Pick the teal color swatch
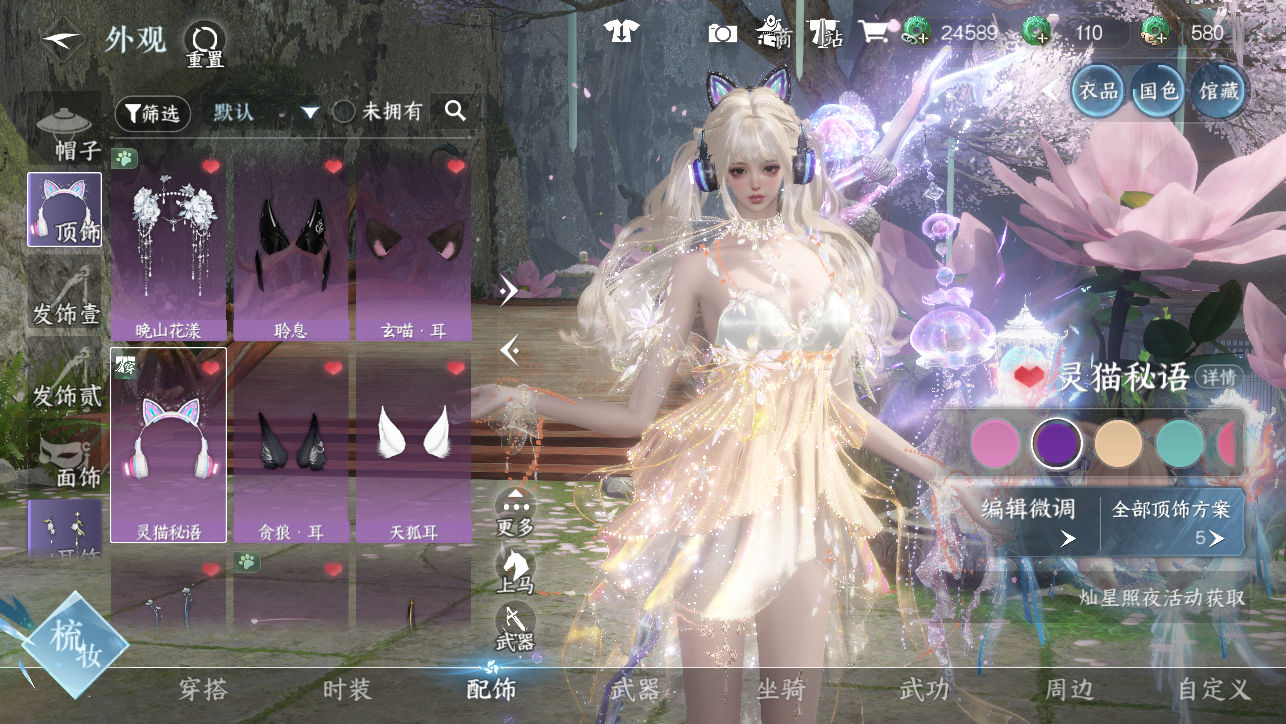The image size is (1286, 724). [x=1180, y=443]
